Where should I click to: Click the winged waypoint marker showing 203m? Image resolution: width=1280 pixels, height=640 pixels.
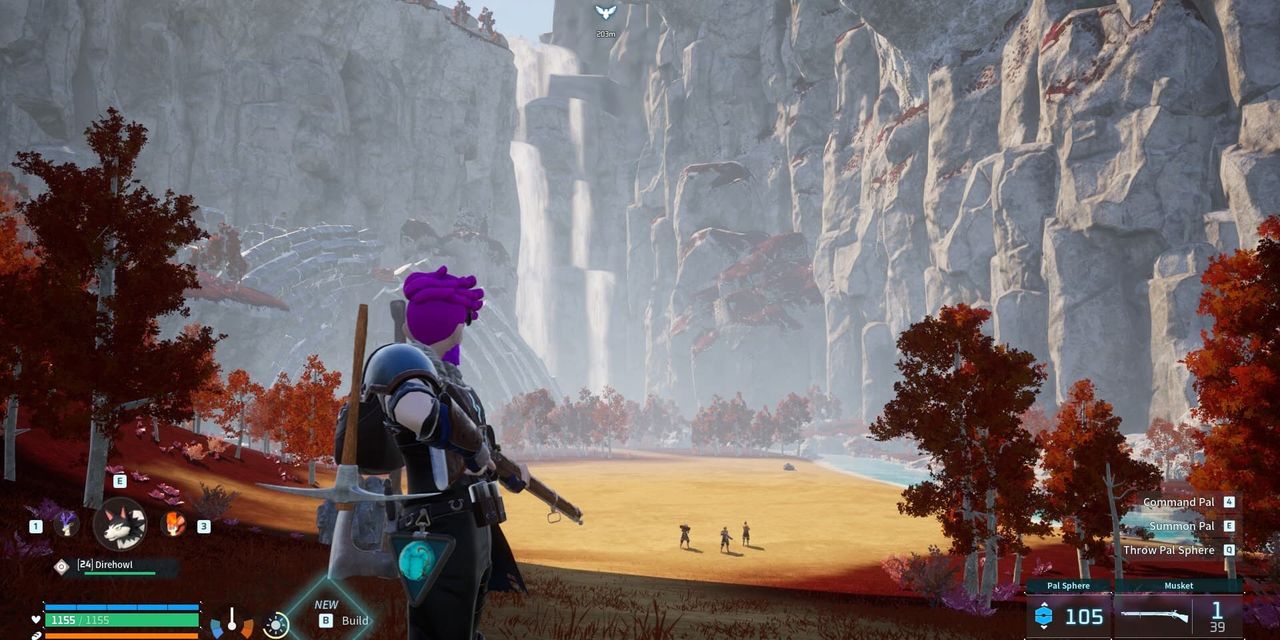click(604, 13)
